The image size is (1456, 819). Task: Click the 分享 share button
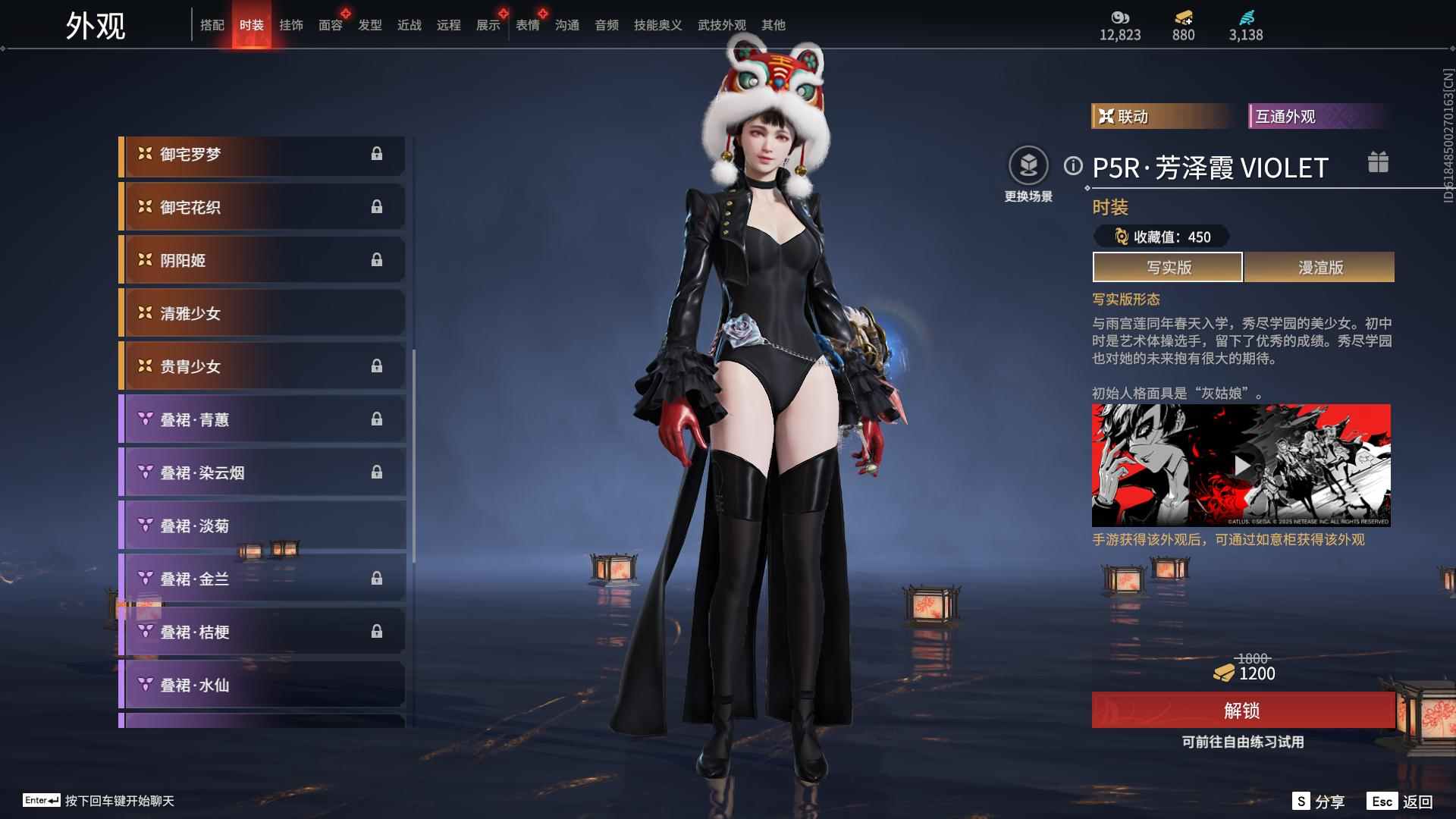[x=1319, y=802]
